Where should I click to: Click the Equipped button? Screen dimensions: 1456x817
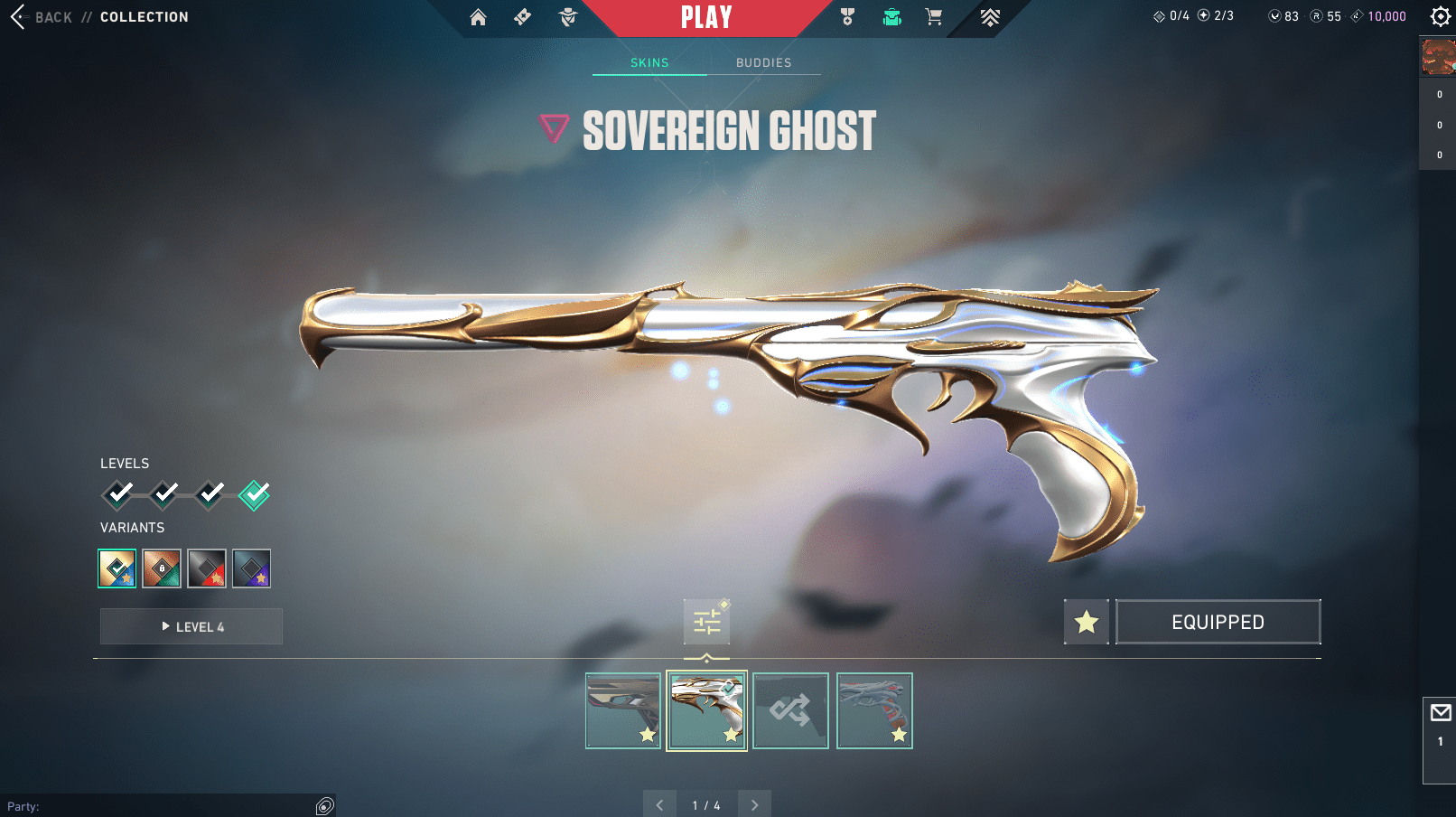point(1218,622)
